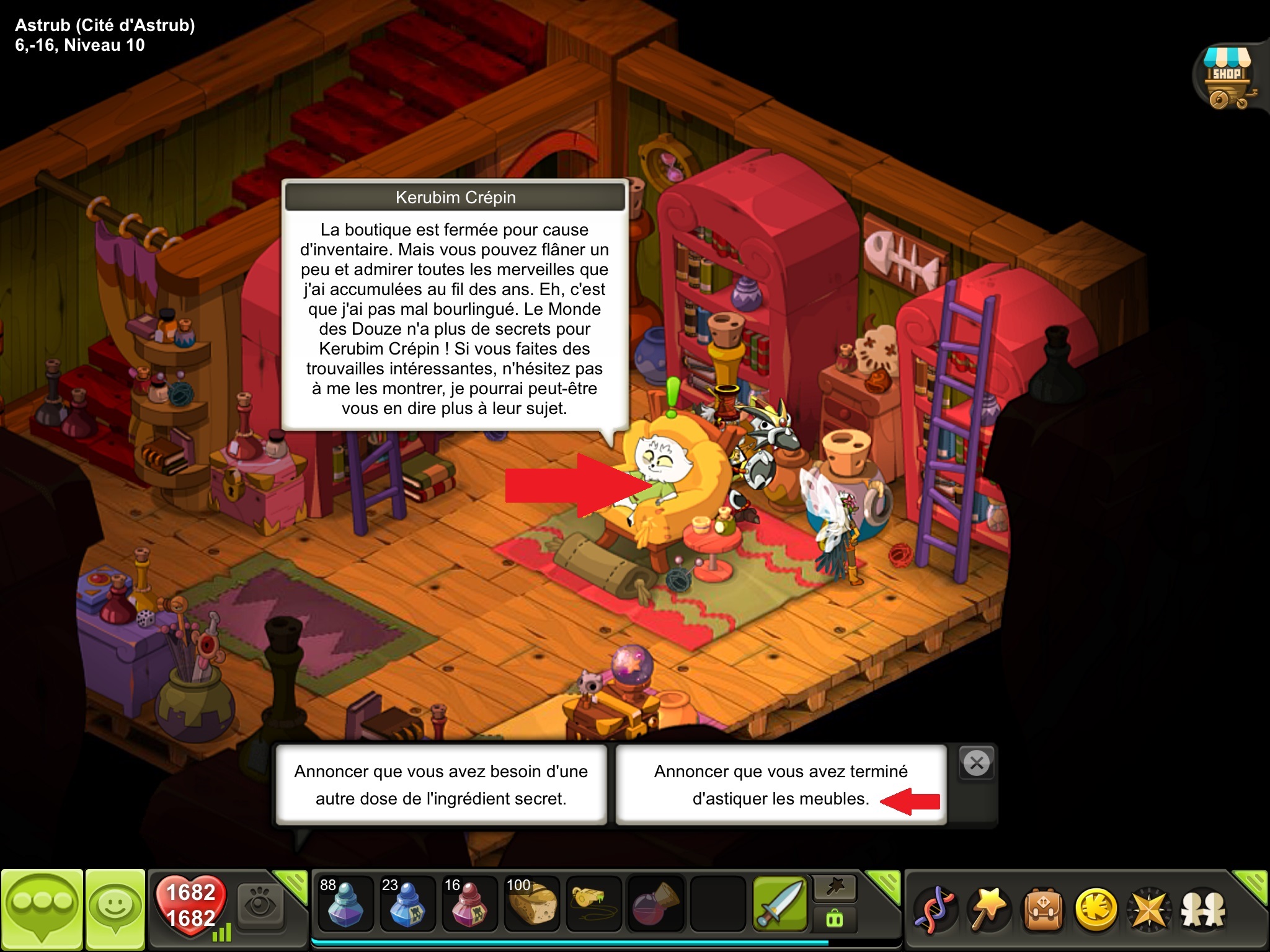Open the gold kama coin menu
This screenshot has width=1270, height=952.
click(1096, 910)
